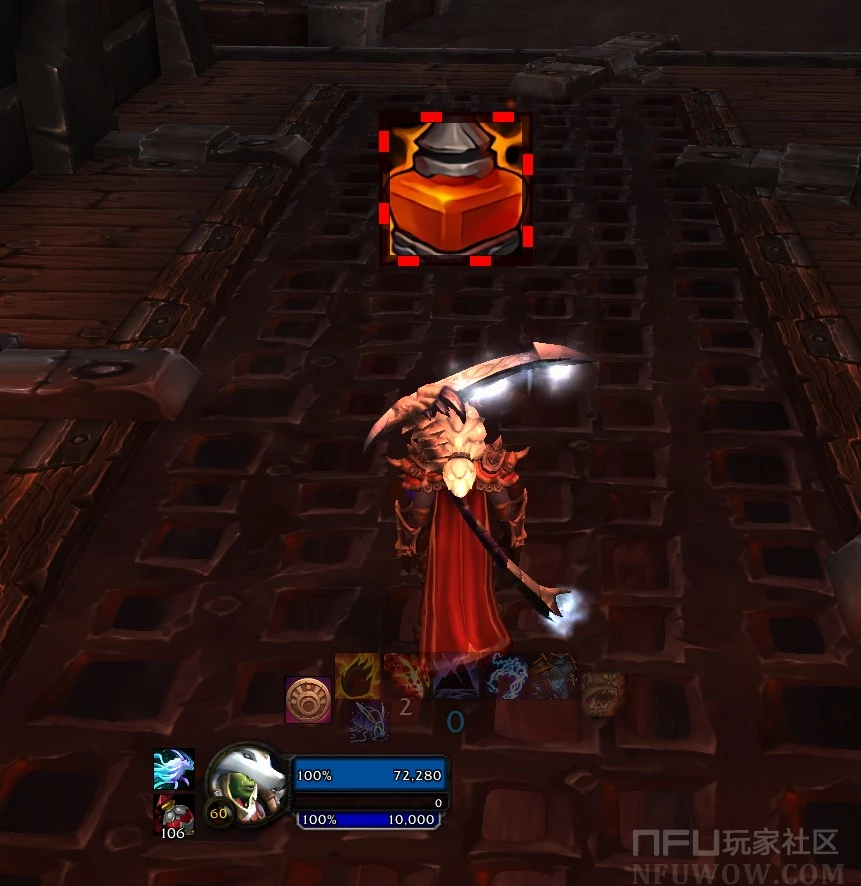Activate the round bronze sun-disc ability
This screenshot has height=886, width=861.
pos(308,700)
